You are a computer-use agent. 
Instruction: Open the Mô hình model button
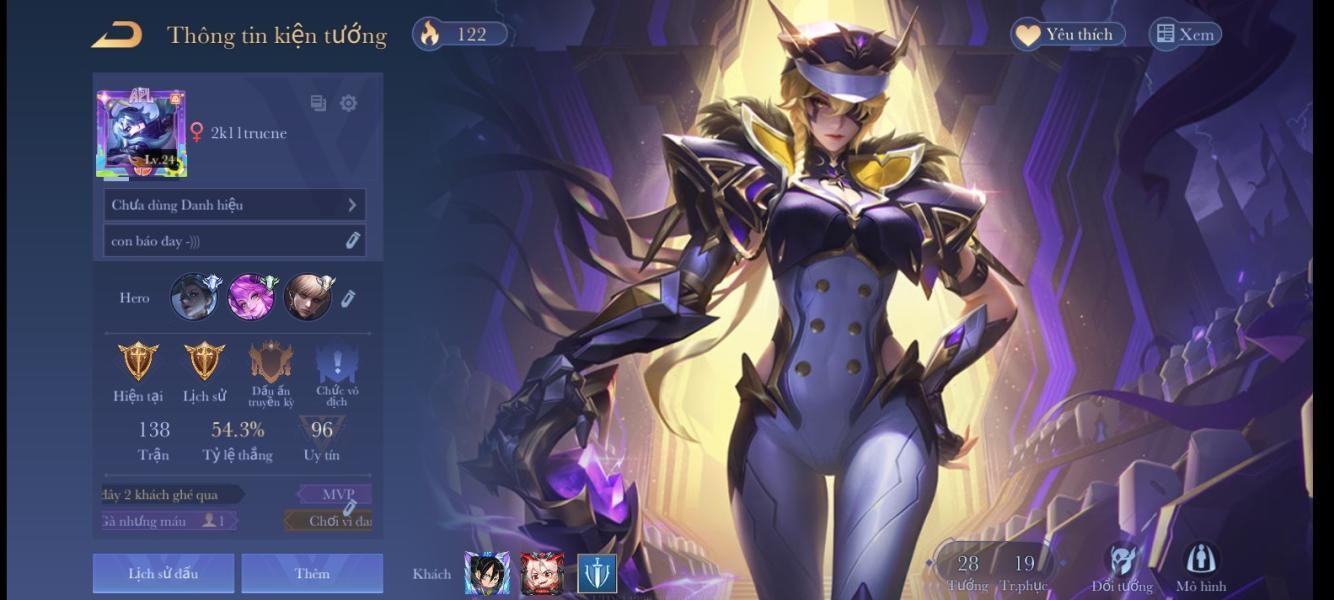pos(1200,568)
